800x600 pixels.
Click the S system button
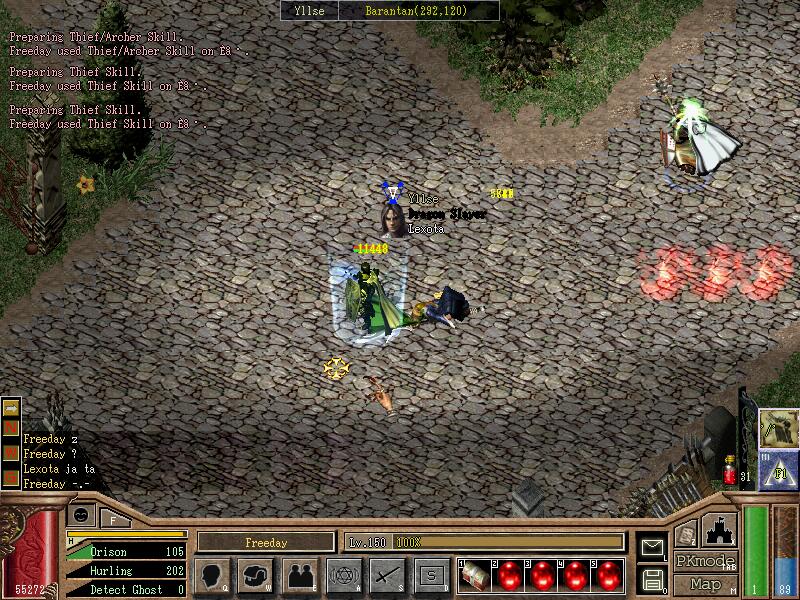[x=431, y=575]
